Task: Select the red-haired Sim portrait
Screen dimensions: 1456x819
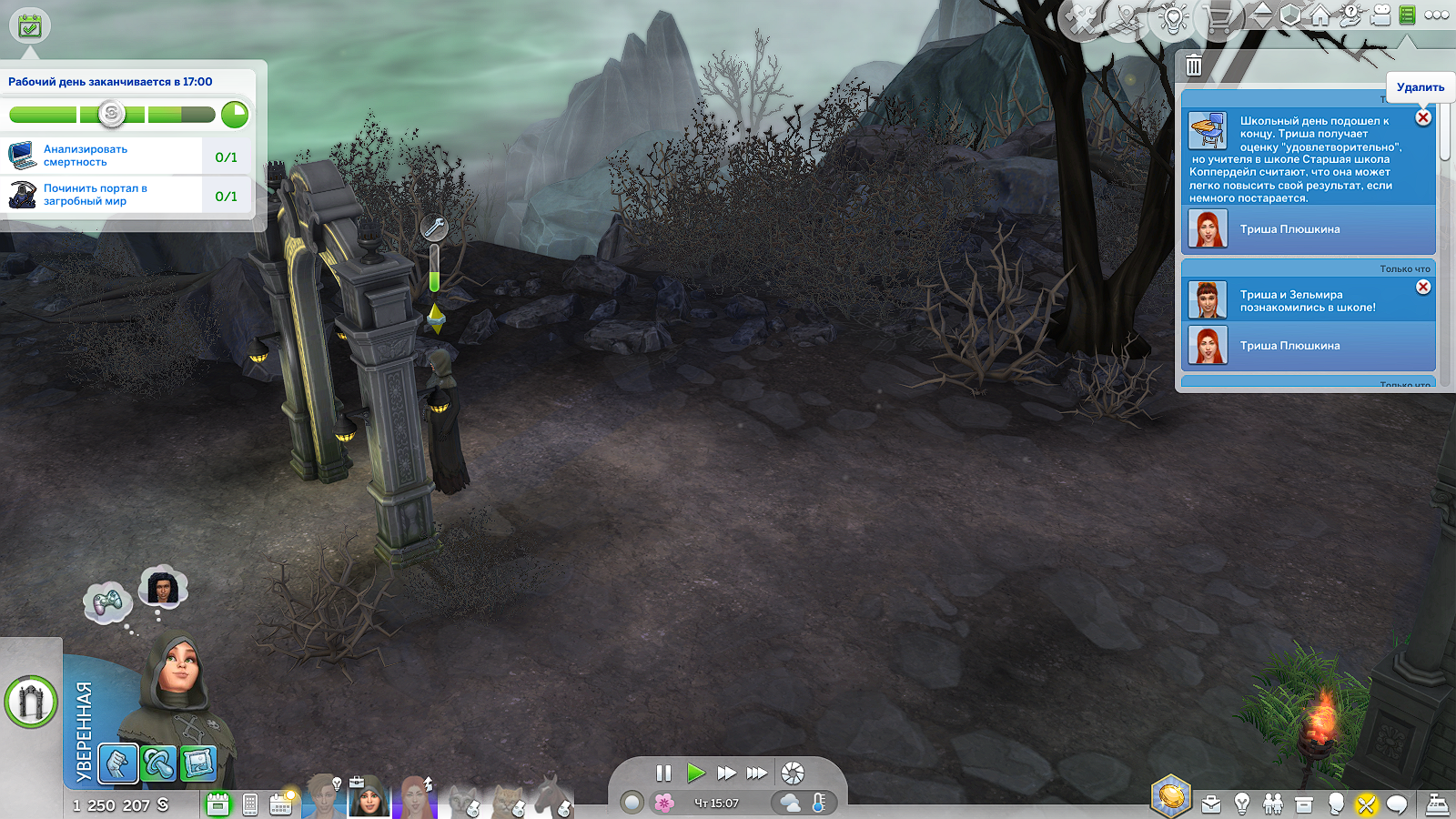Action: (415, 799)
